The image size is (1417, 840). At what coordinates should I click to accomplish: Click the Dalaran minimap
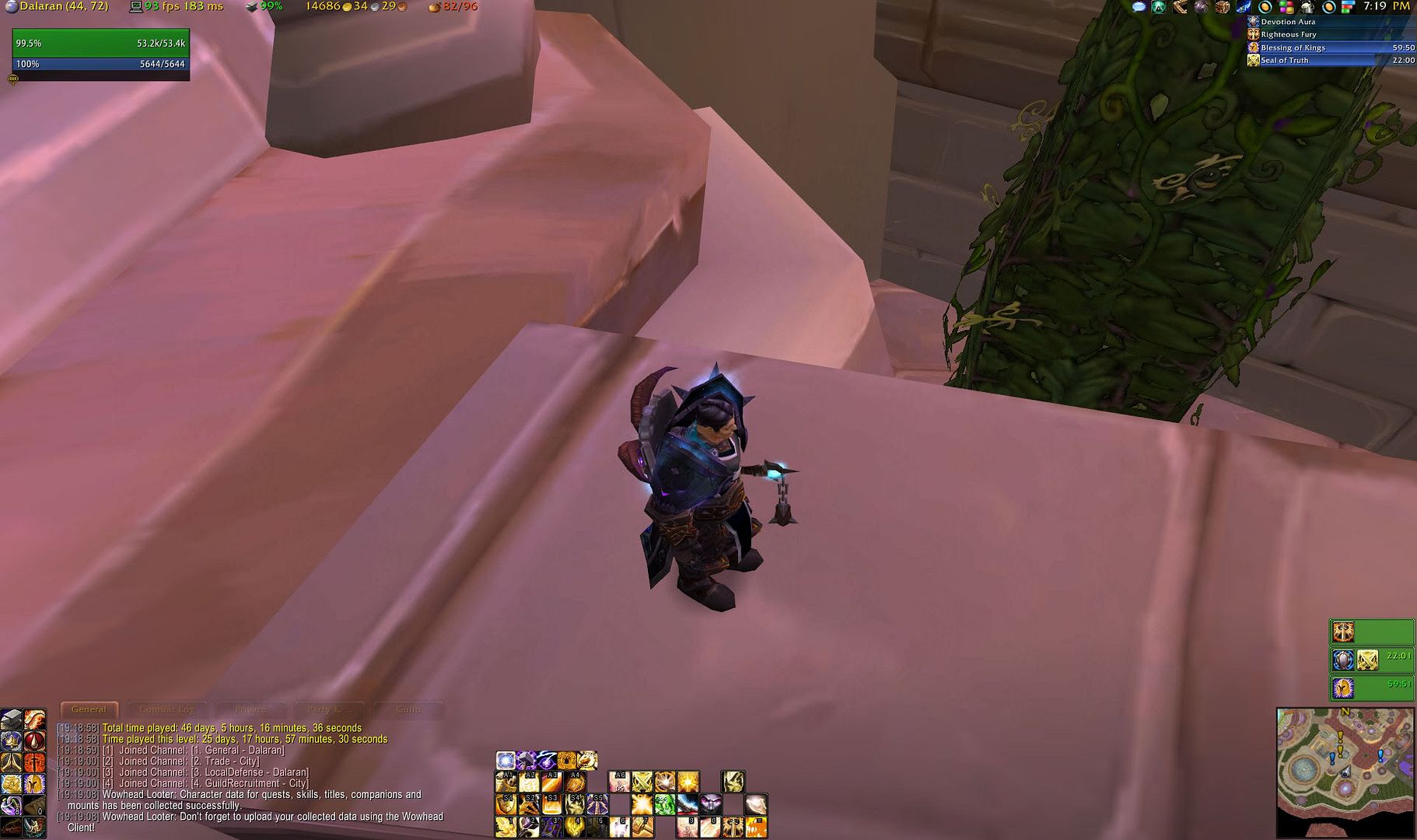1345,771
